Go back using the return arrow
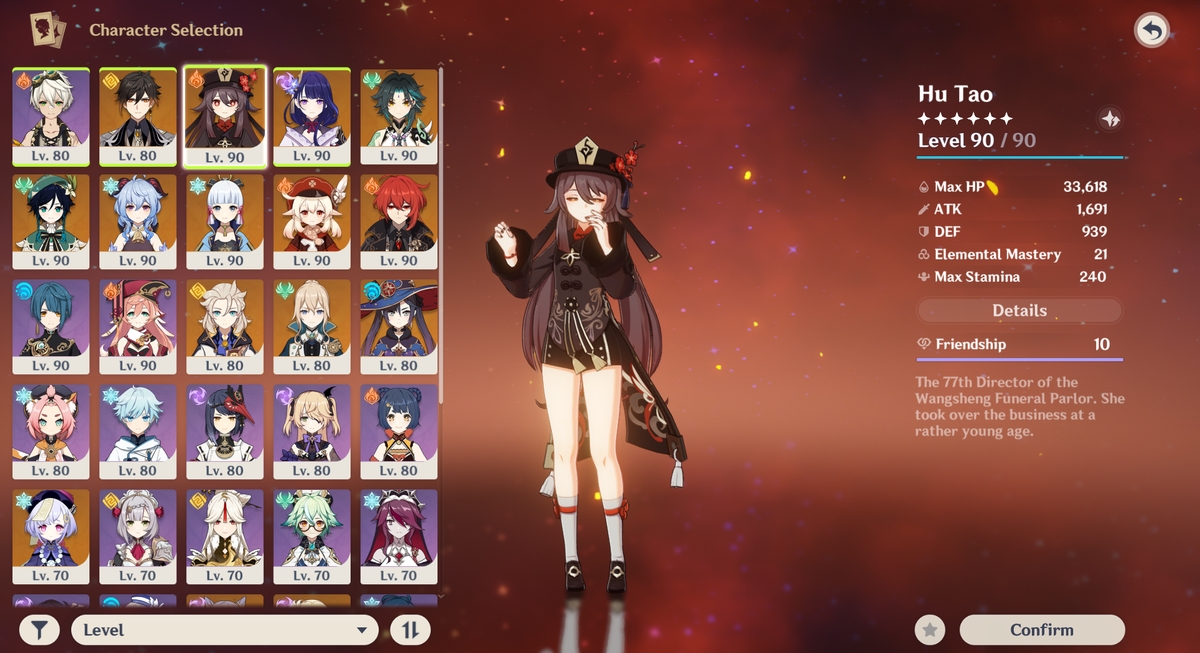Viewport: 1200px width, 653px height. (x=1152, y=31)
